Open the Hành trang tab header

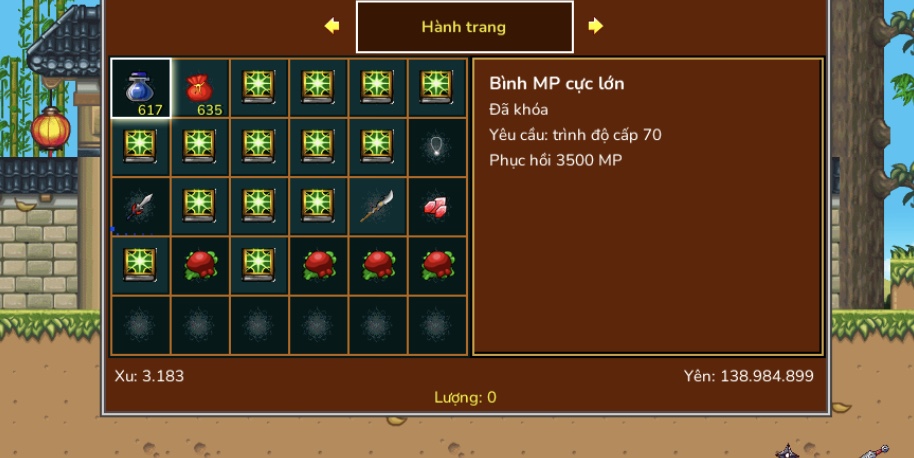464,27
